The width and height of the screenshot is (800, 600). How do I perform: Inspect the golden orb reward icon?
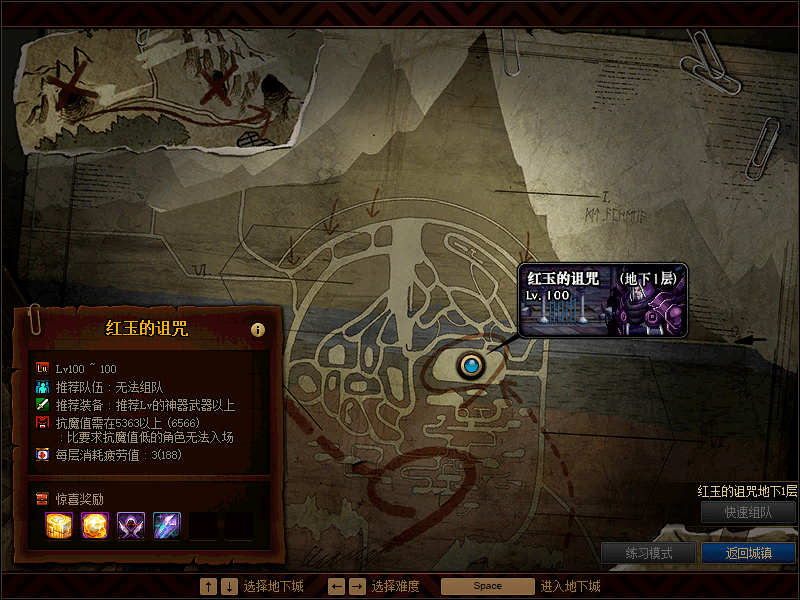[x=96, y=525]
